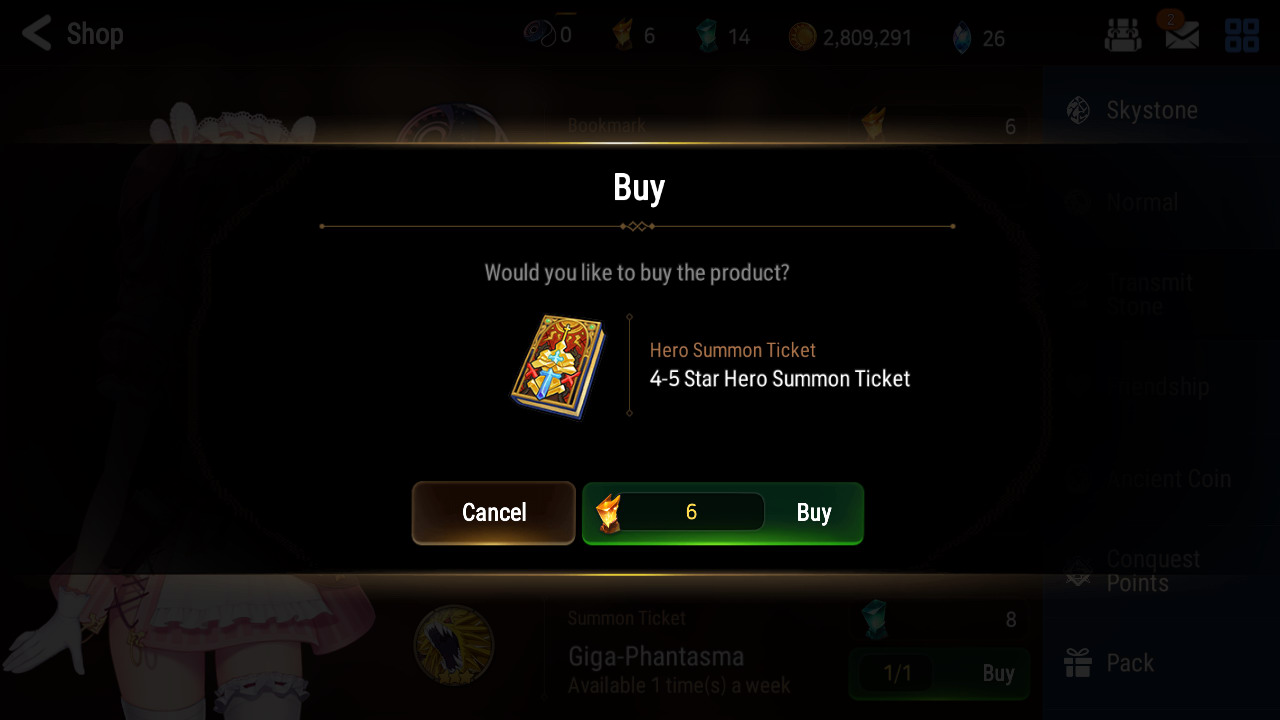Open the grid menu icon
This screenshot has width=1280, height=720.
1242,35
